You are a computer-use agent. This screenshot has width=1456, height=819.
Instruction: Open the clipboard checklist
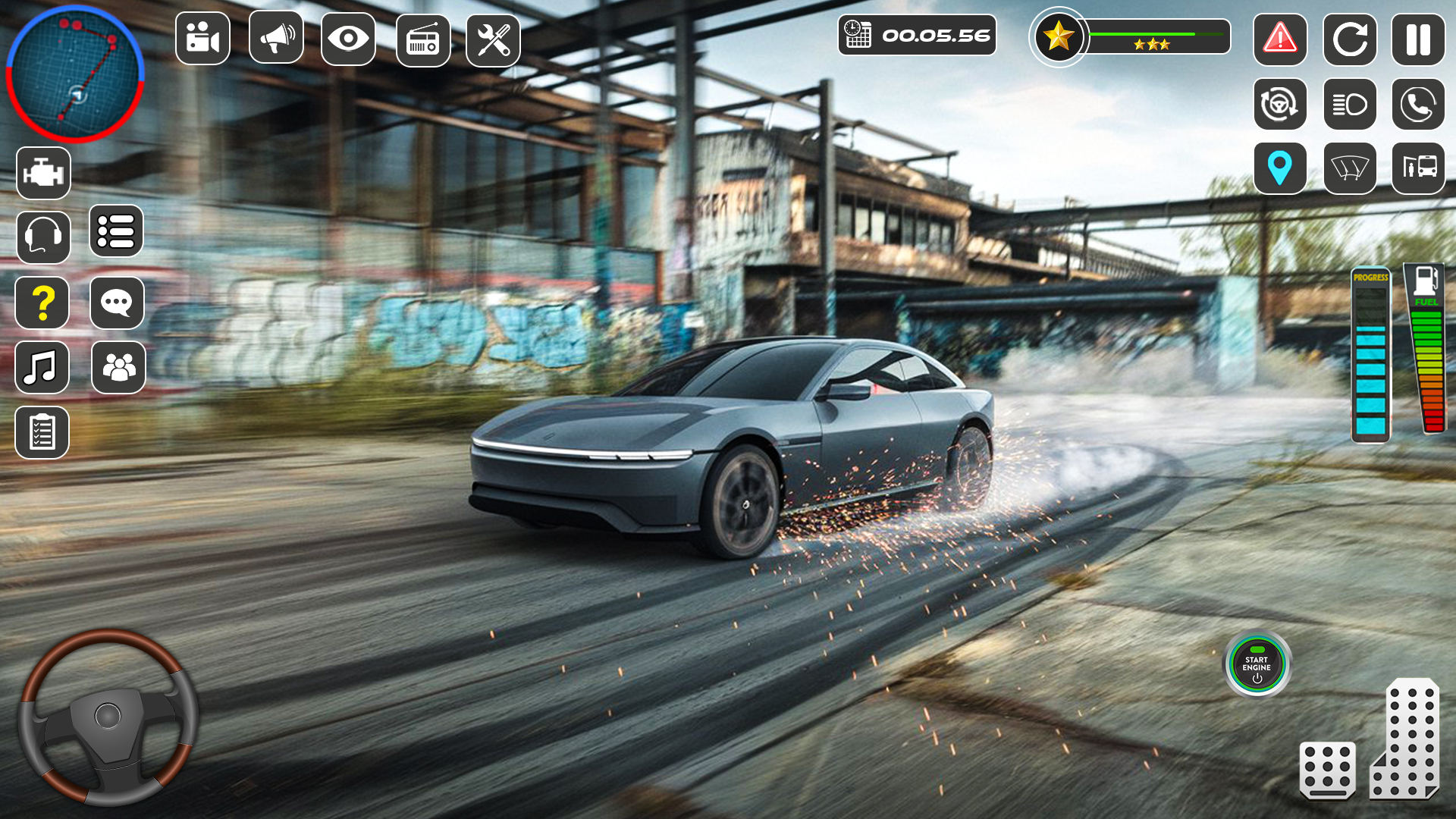pyautogui.click(x=42, y=432)
